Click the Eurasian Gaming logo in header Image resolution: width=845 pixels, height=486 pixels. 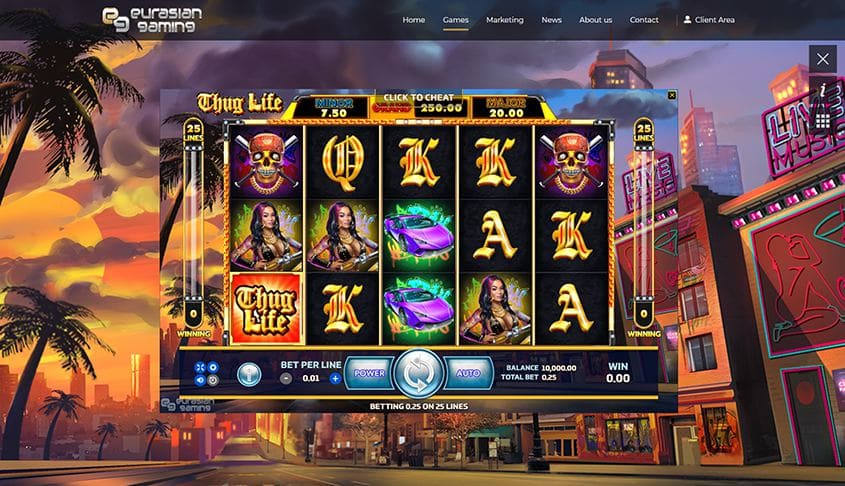(148, 19)
